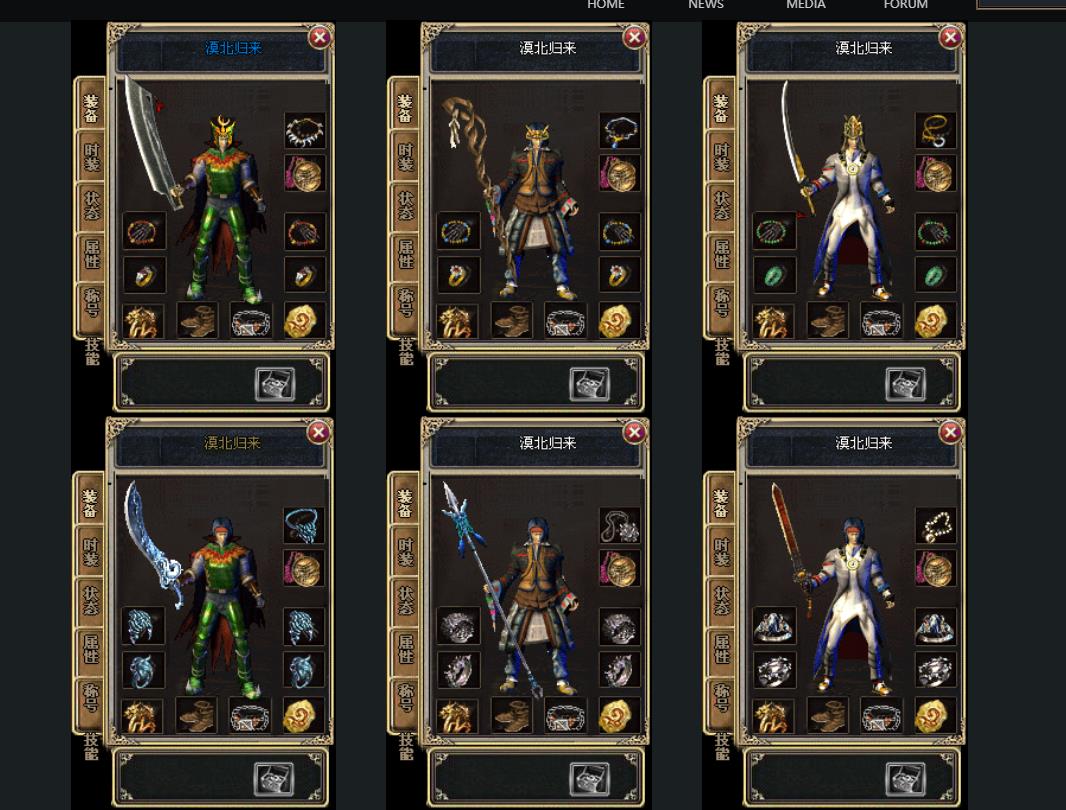Open 时装 tab beside the curved saber character
The image size is (1066, 810).
click(721, 157)
